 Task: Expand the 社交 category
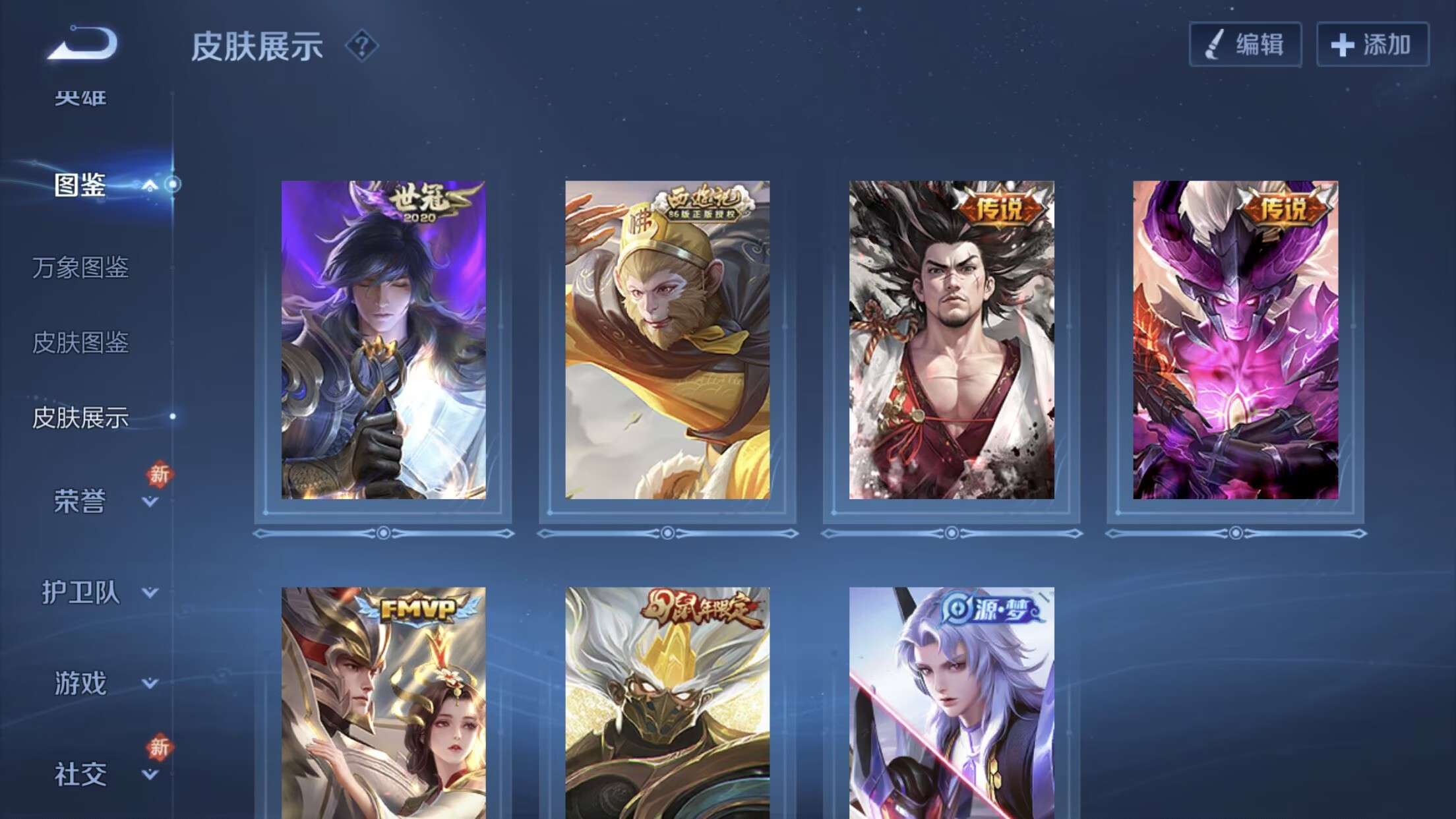click(150, 774)
